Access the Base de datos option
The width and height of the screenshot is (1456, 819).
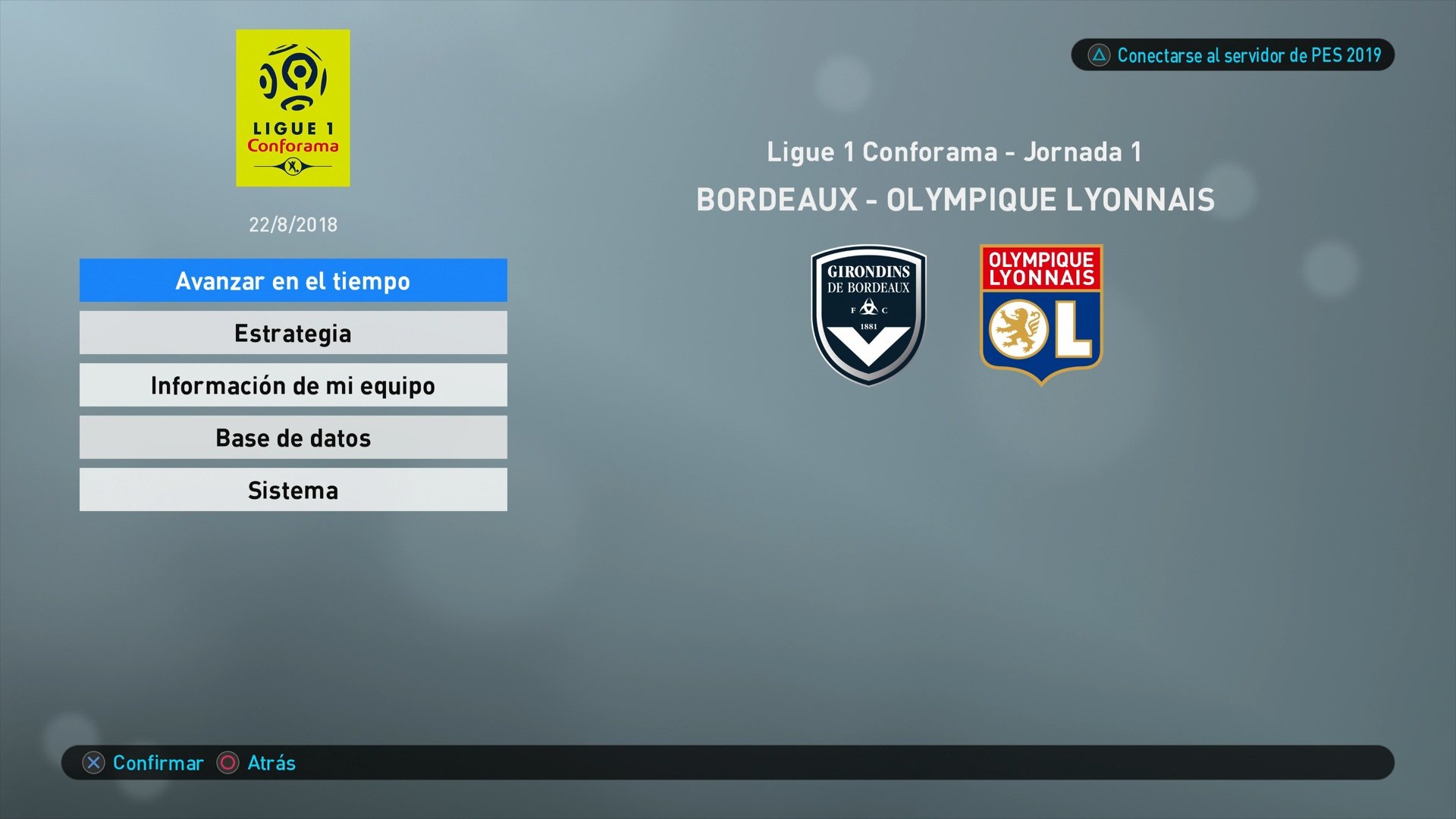click(x=293, y=437)
